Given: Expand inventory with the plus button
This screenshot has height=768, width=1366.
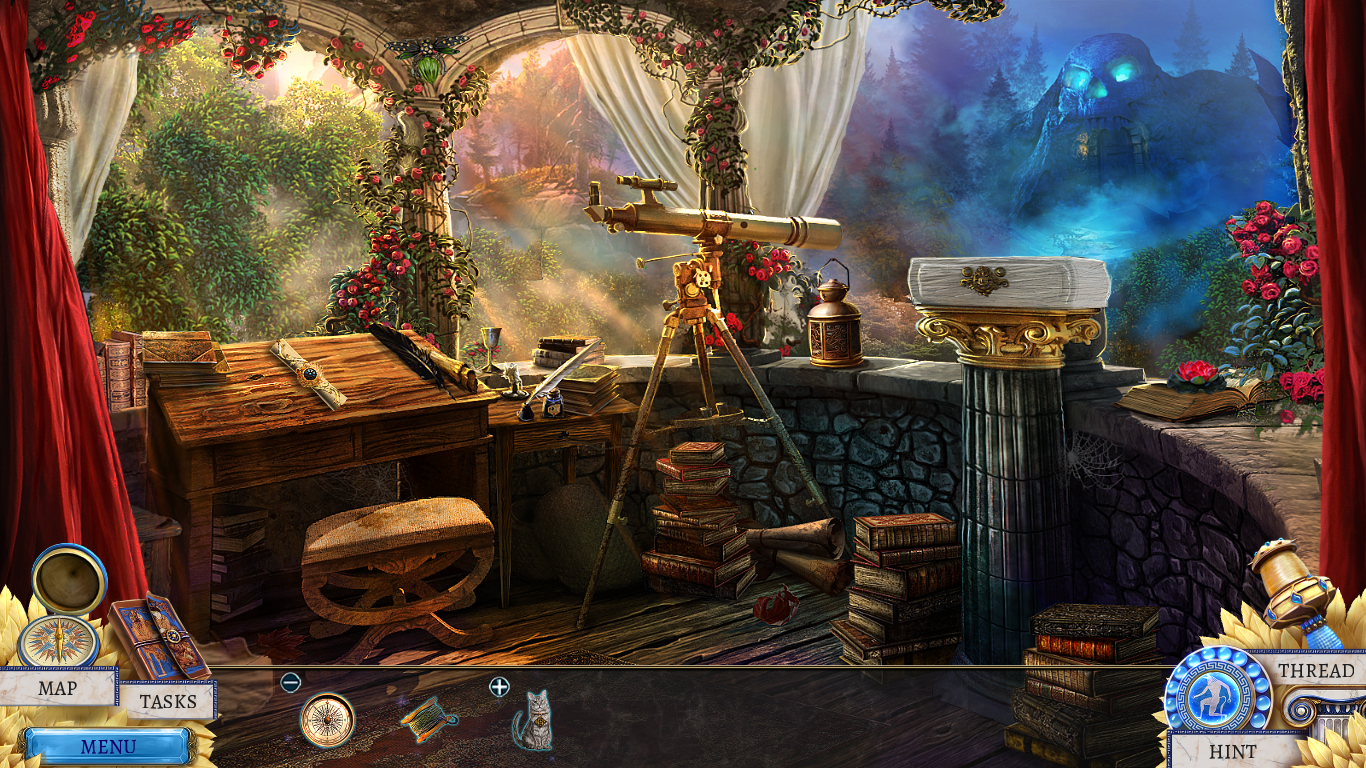Looking at the screenshot, I should [x=499, y=686].
